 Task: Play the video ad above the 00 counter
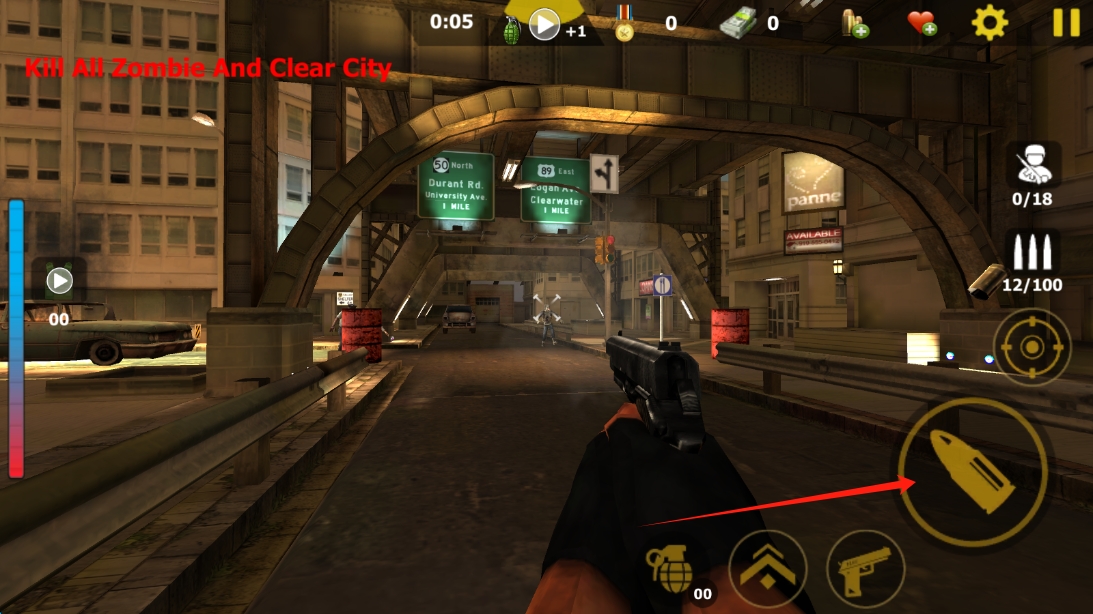(x=59, y=281)
